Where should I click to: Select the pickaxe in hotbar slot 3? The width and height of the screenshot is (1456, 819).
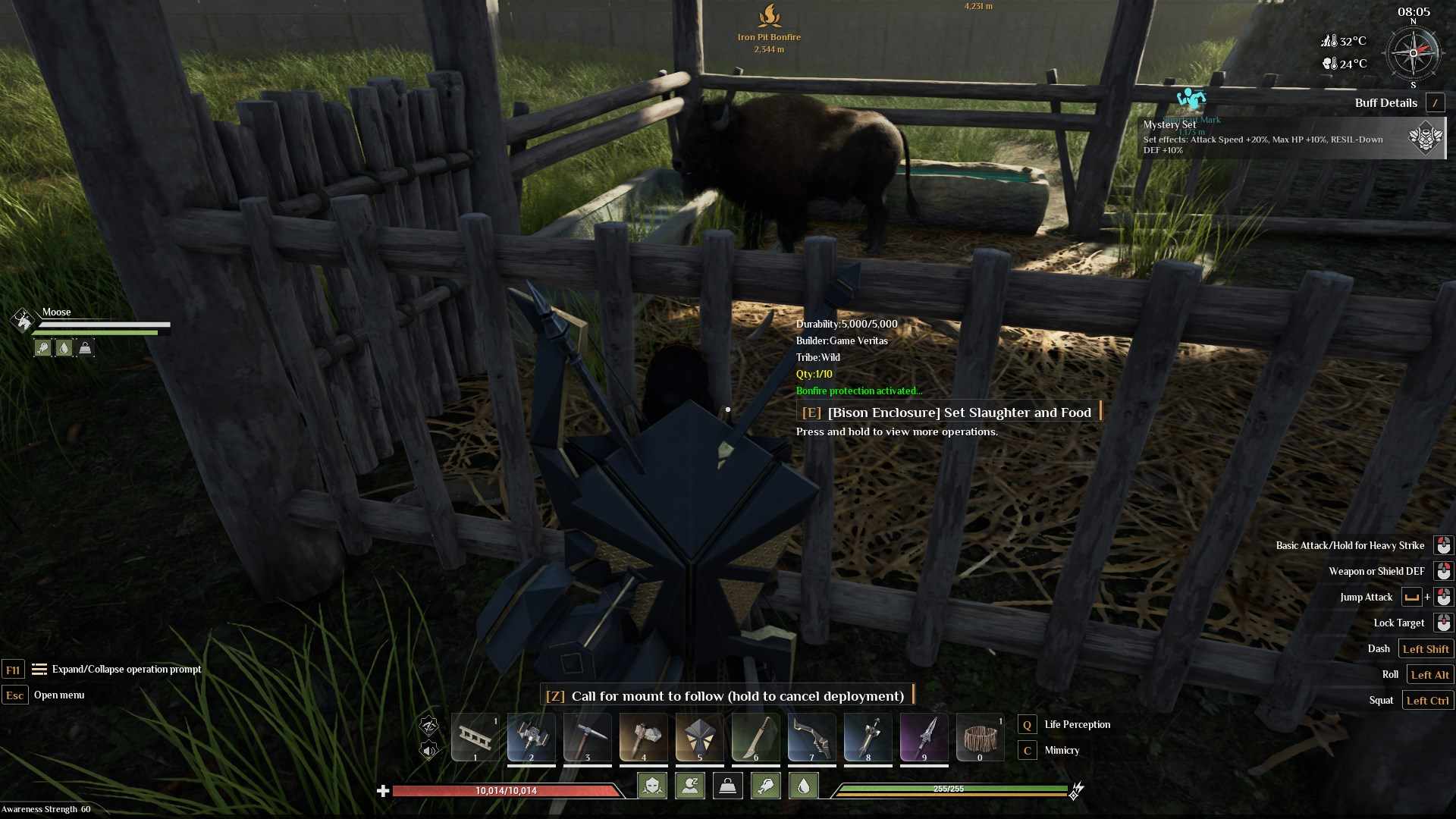[588, 737]
